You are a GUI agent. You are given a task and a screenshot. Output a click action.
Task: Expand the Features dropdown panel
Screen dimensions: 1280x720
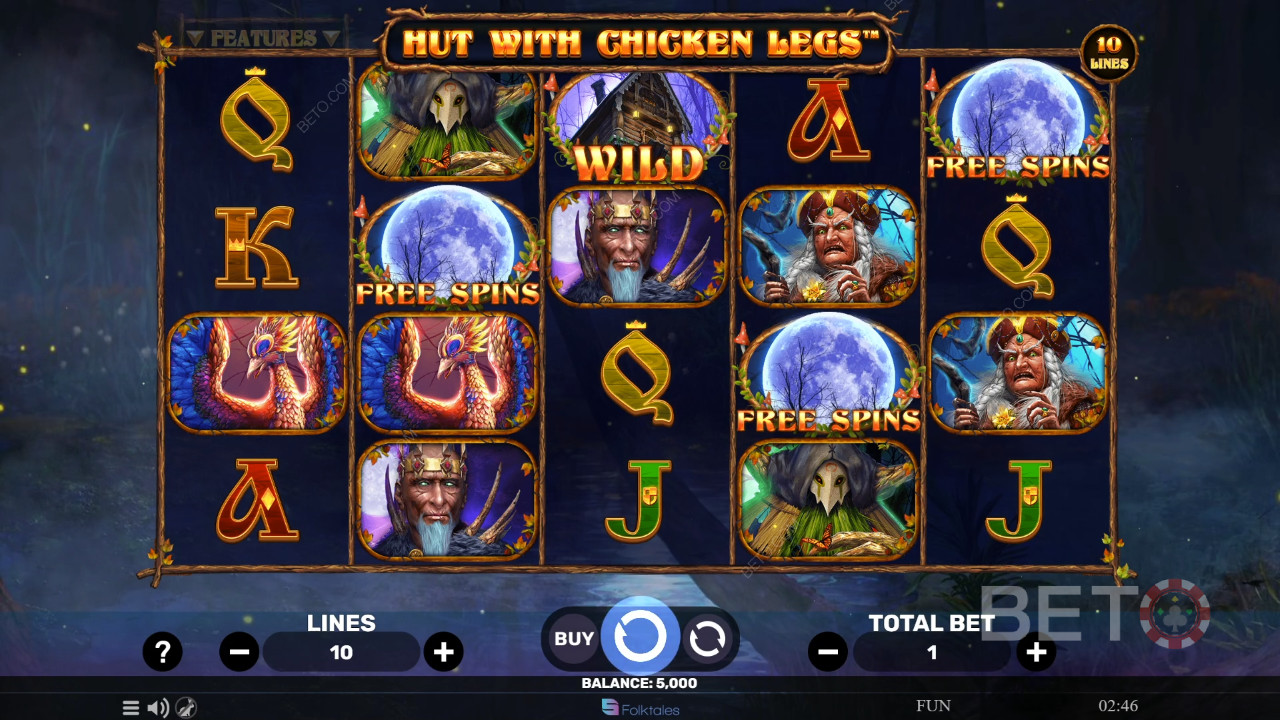coord(264,38)
